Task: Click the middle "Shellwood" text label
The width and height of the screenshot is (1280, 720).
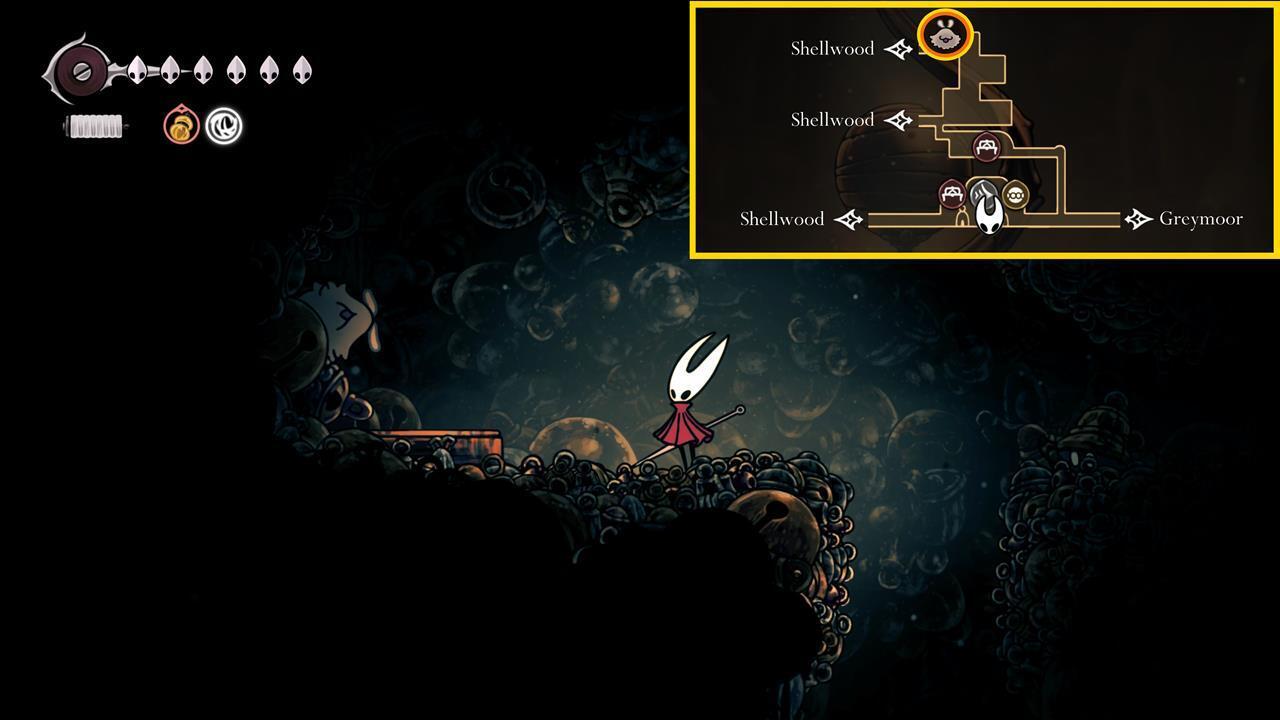Action: (x=832, y=119)
